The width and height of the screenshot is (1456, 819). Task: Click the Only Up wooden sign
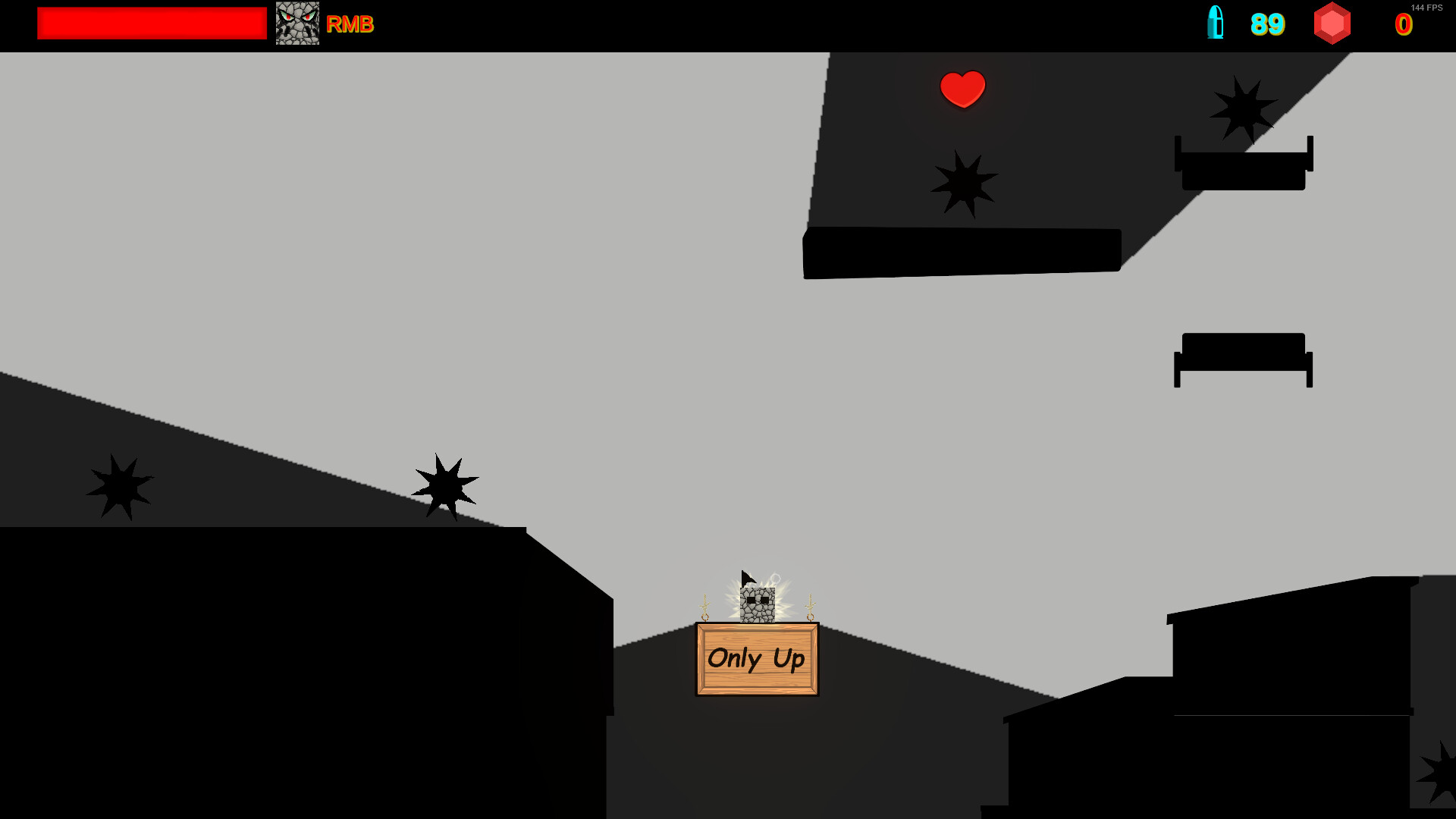pyautogui.click(x=756, y=659)
